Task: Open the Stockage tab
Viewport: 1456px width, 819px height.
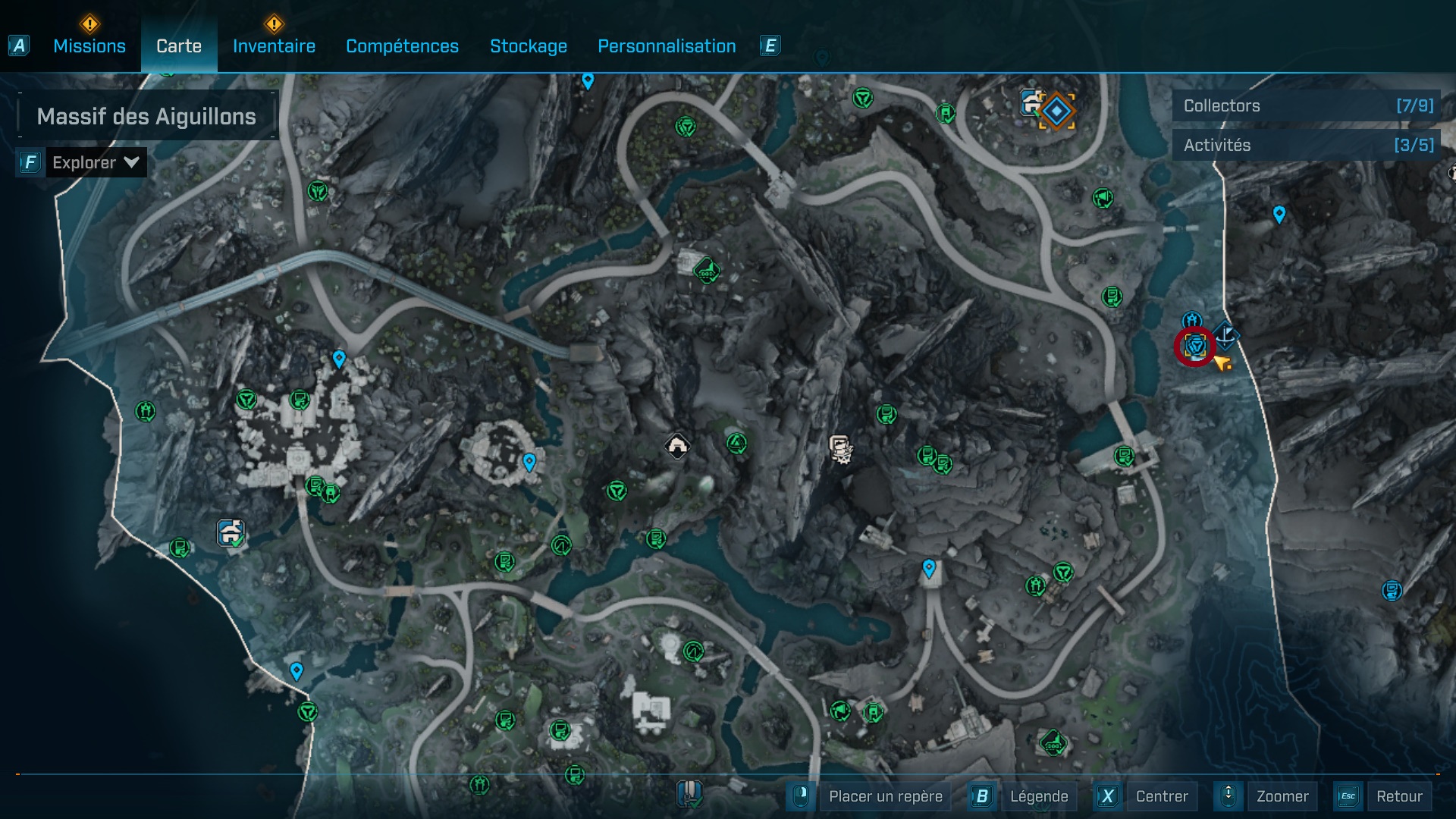Action: pyautogui.click(x=529, y=46)
